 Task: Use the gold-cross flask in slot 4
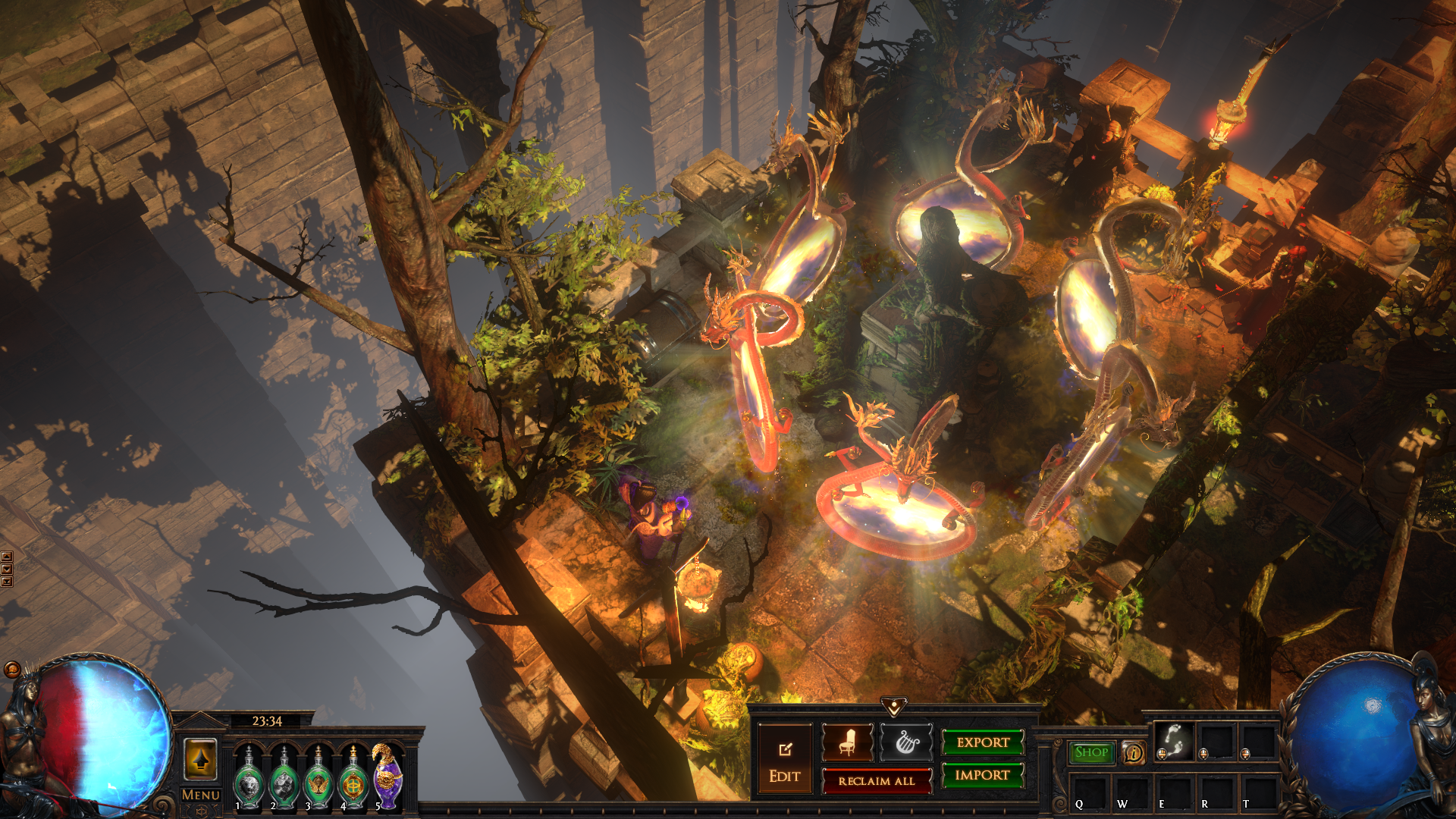pyautogui.click(x=353, y=778)
